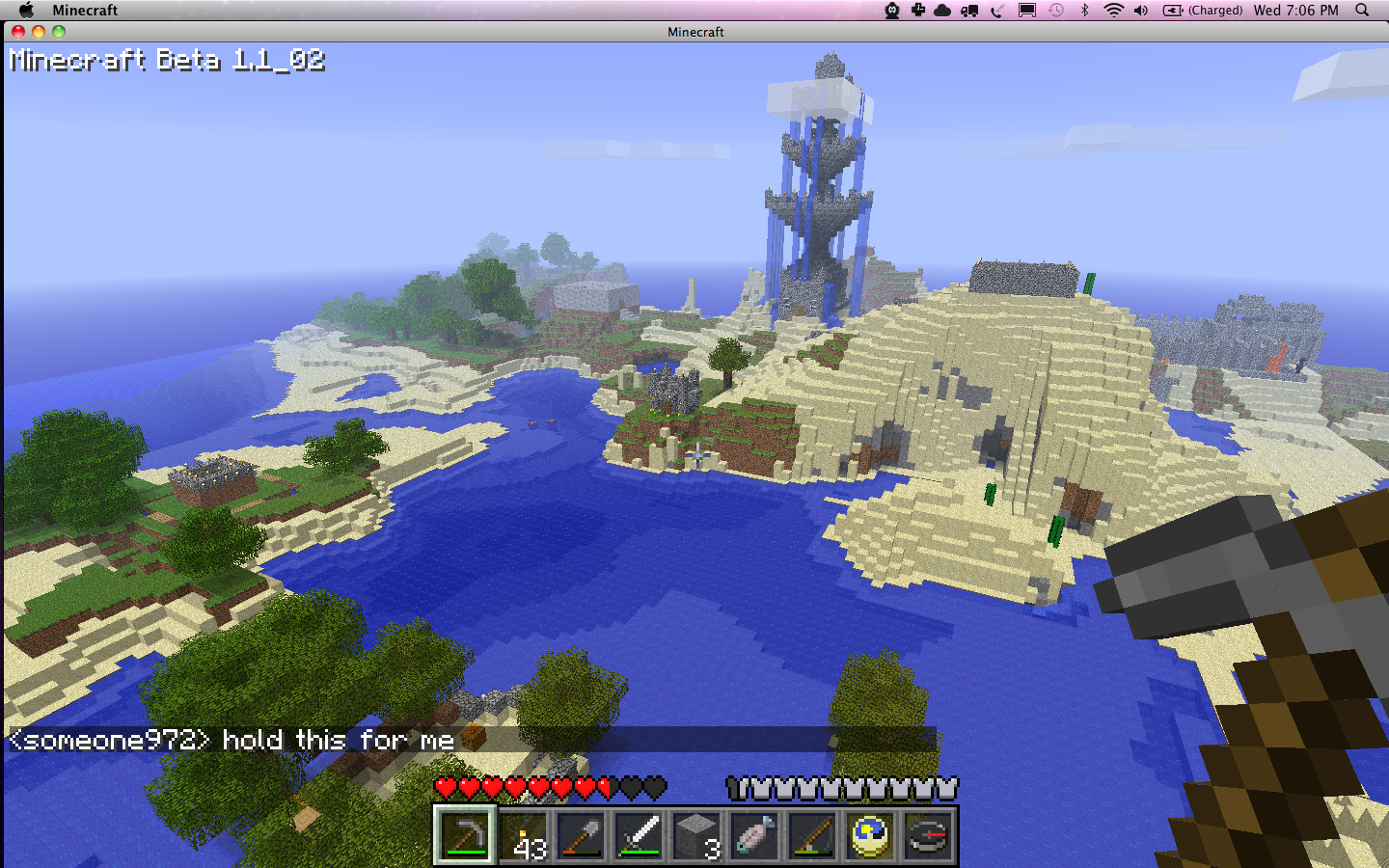This screenshot has height=868, width=1389.
Task: Close the Minecraft window
Action: tap(17, 32)
